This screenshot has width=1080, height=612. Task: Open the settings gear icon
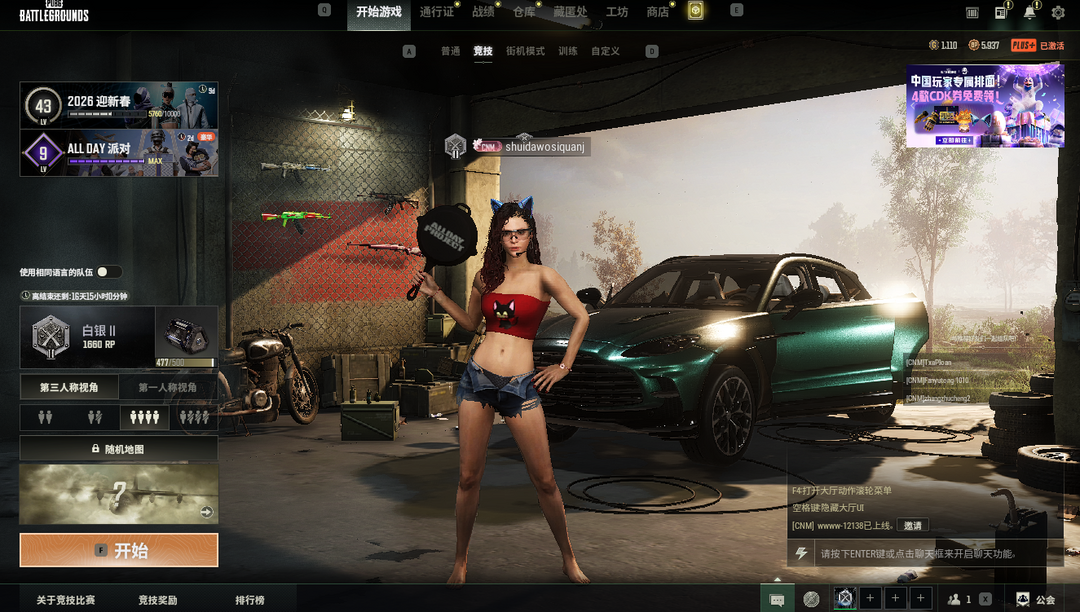[x=1058, y=12]
